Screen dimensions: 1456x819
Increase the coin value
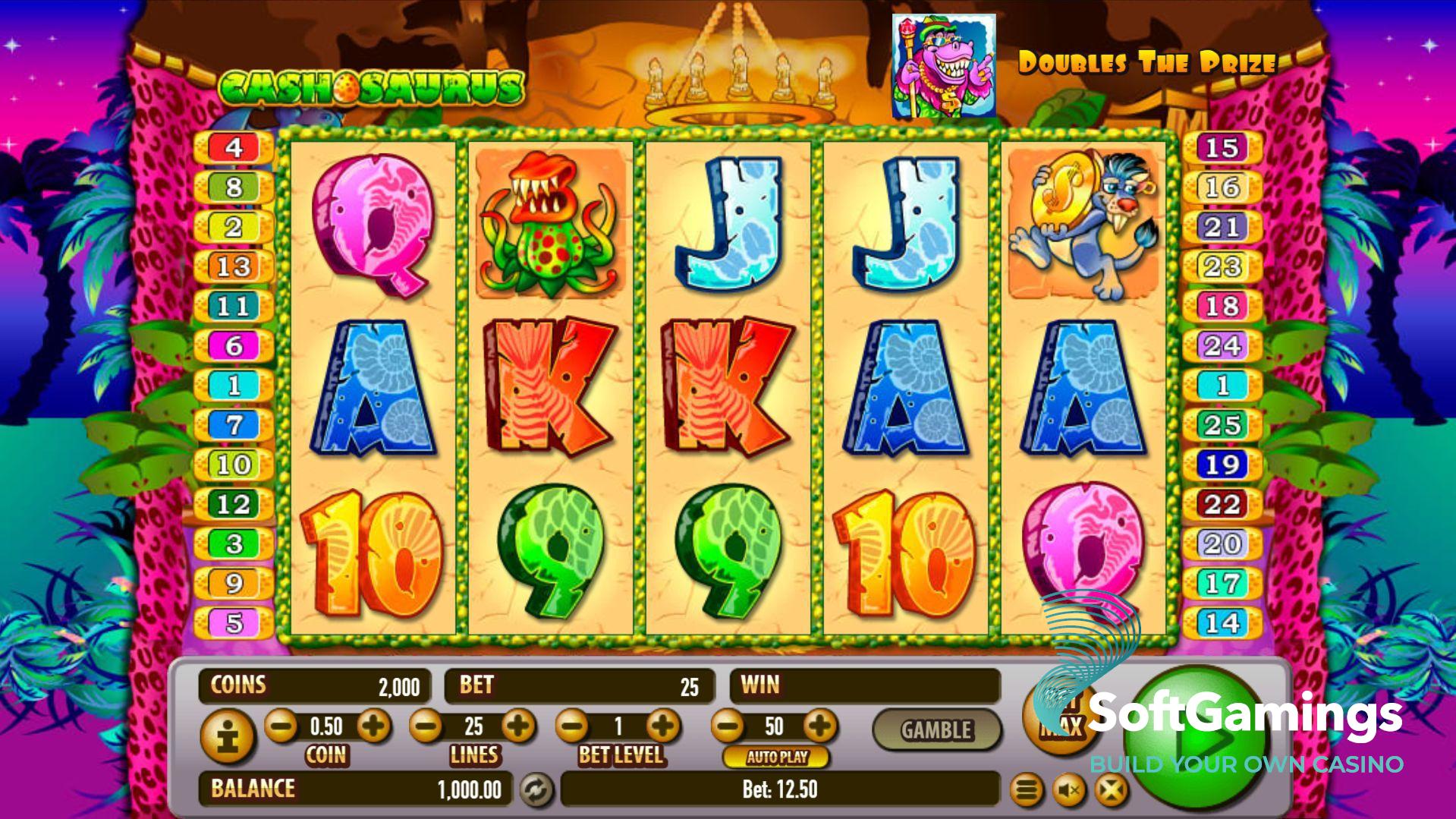(x=373, y=726)
